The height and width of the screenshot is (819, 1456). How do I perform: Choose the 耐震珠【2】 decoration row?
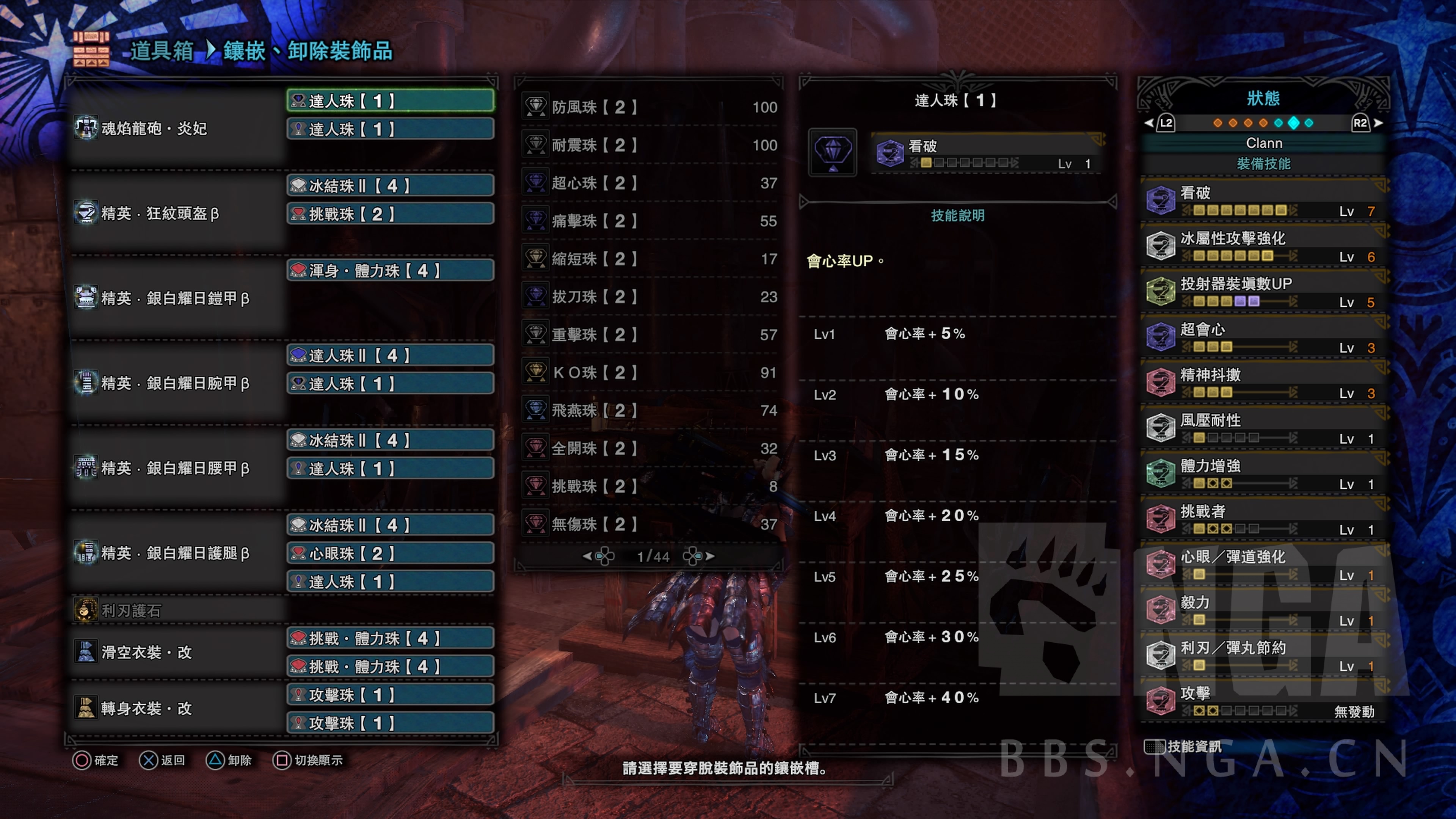[x=650, y=145]
